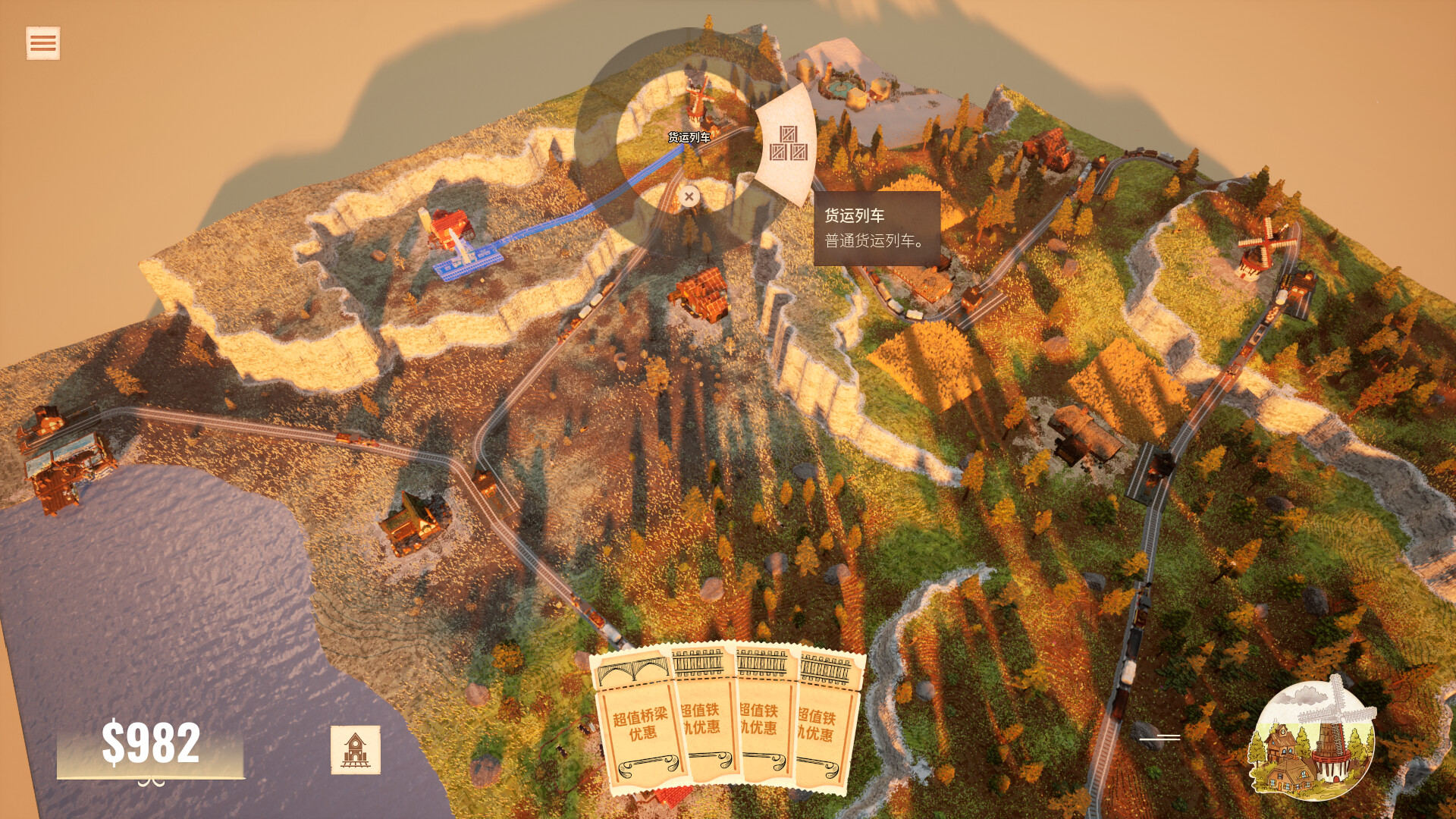Close the radial train menu
Screen dimensions: 1456x819
click(x=689, y=197)
